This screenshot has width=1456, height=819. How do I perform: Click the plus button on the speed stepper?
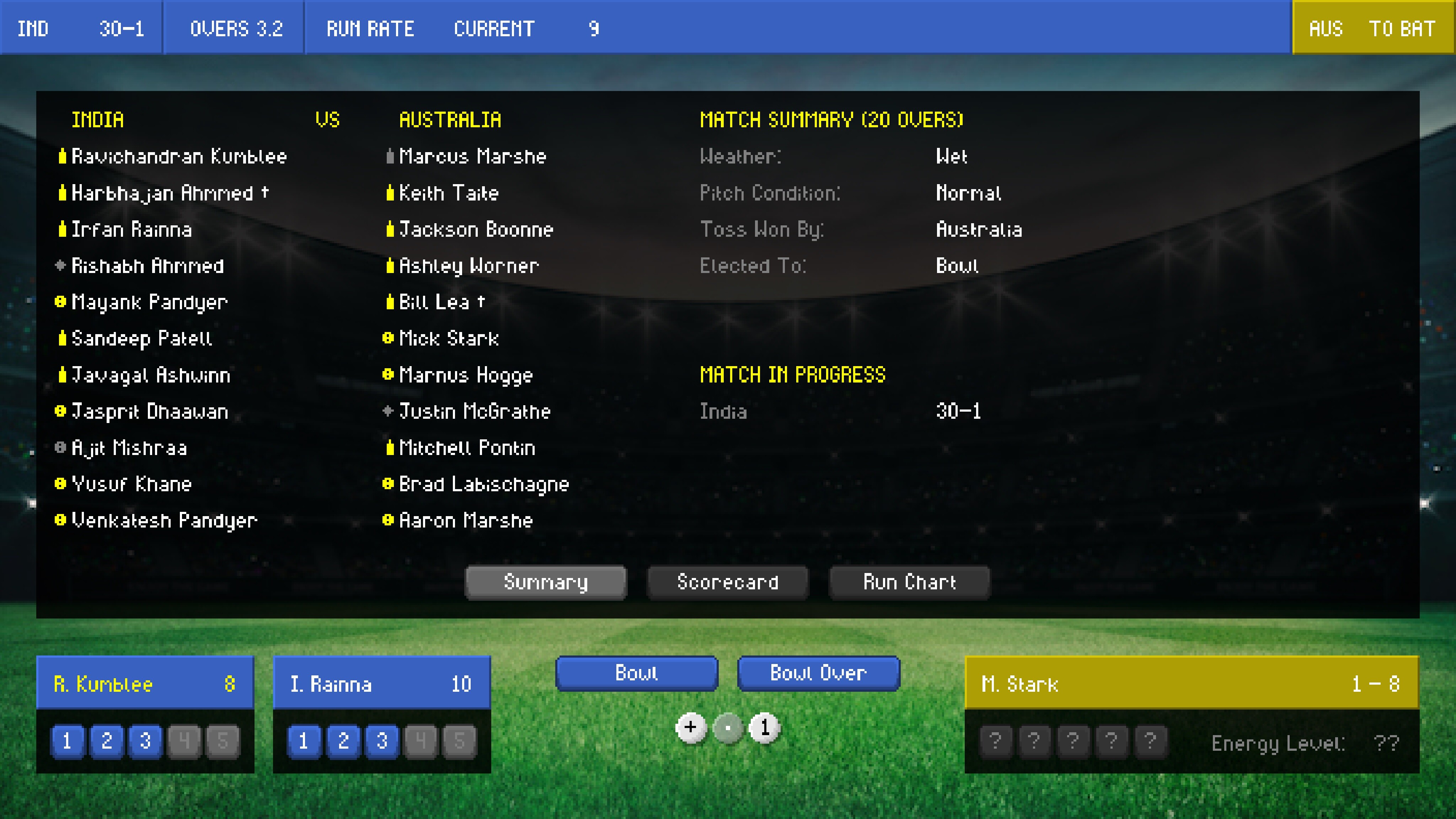(x=691, y=728)
